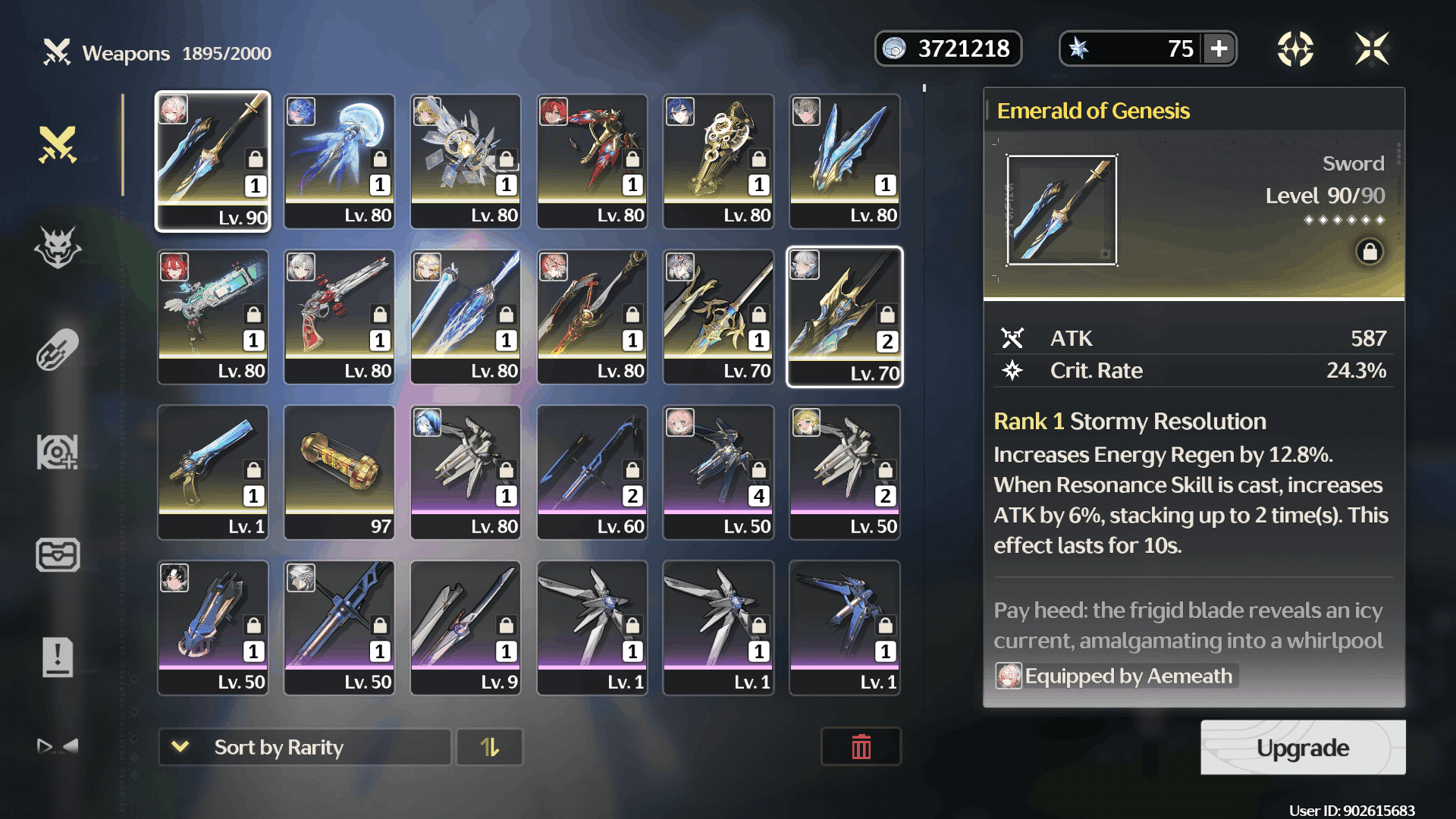Toggle the lock on Emerald of Genesis
This screenshot has width=1456, height=819.
point(1370,251)
